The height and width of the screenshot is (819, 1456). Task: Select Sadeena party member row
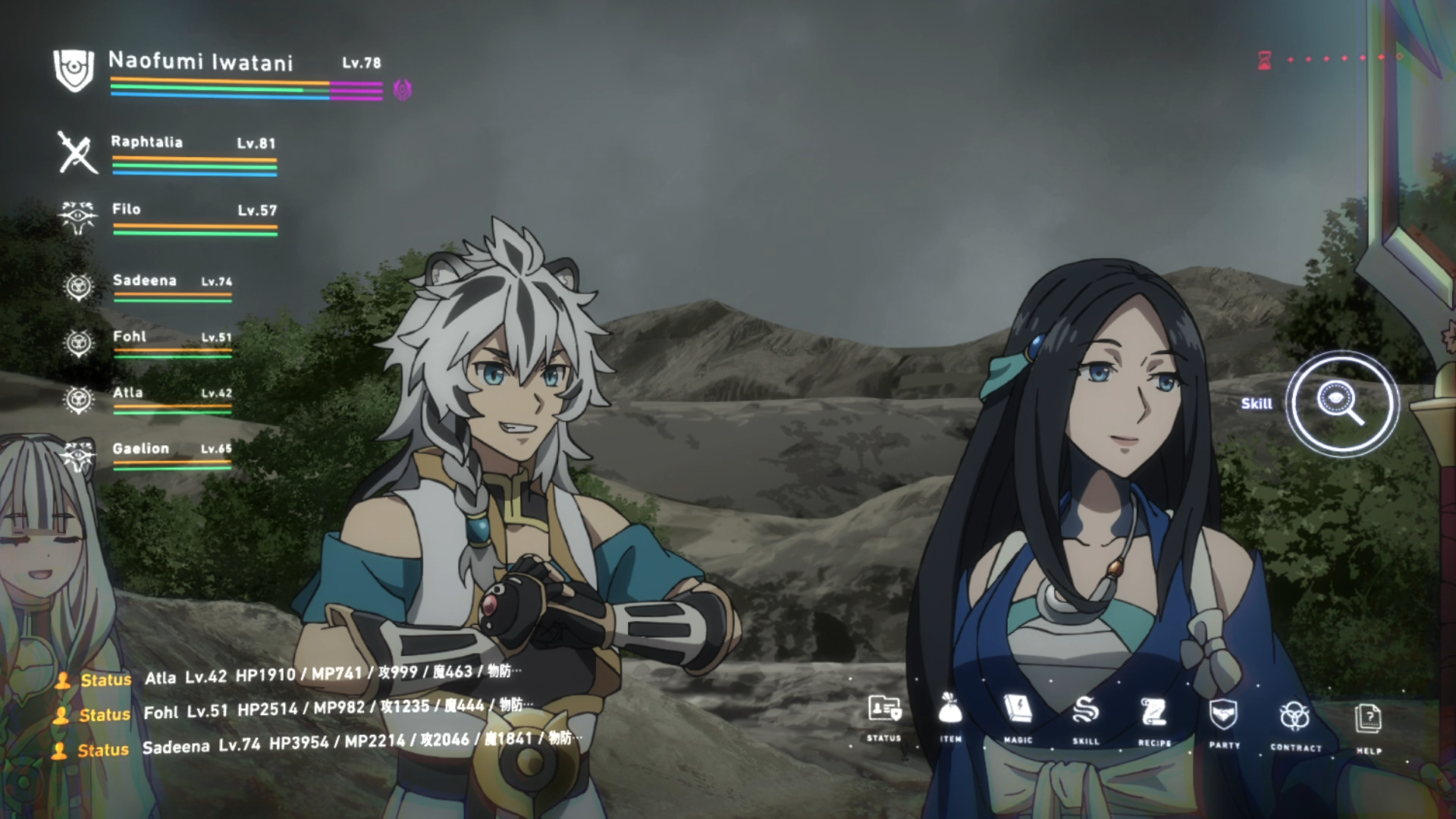pyautogui.click(x=145, y=281)
